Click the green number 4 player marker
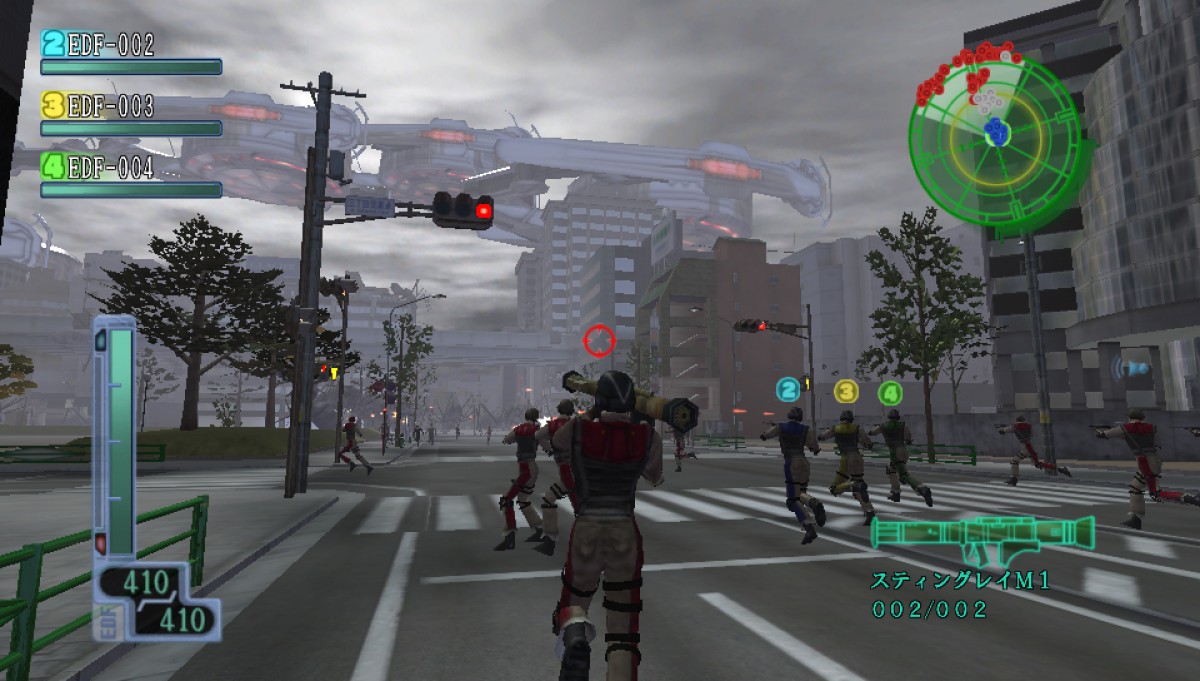Viewport: 1200px width, 681px height. [890, 393]
